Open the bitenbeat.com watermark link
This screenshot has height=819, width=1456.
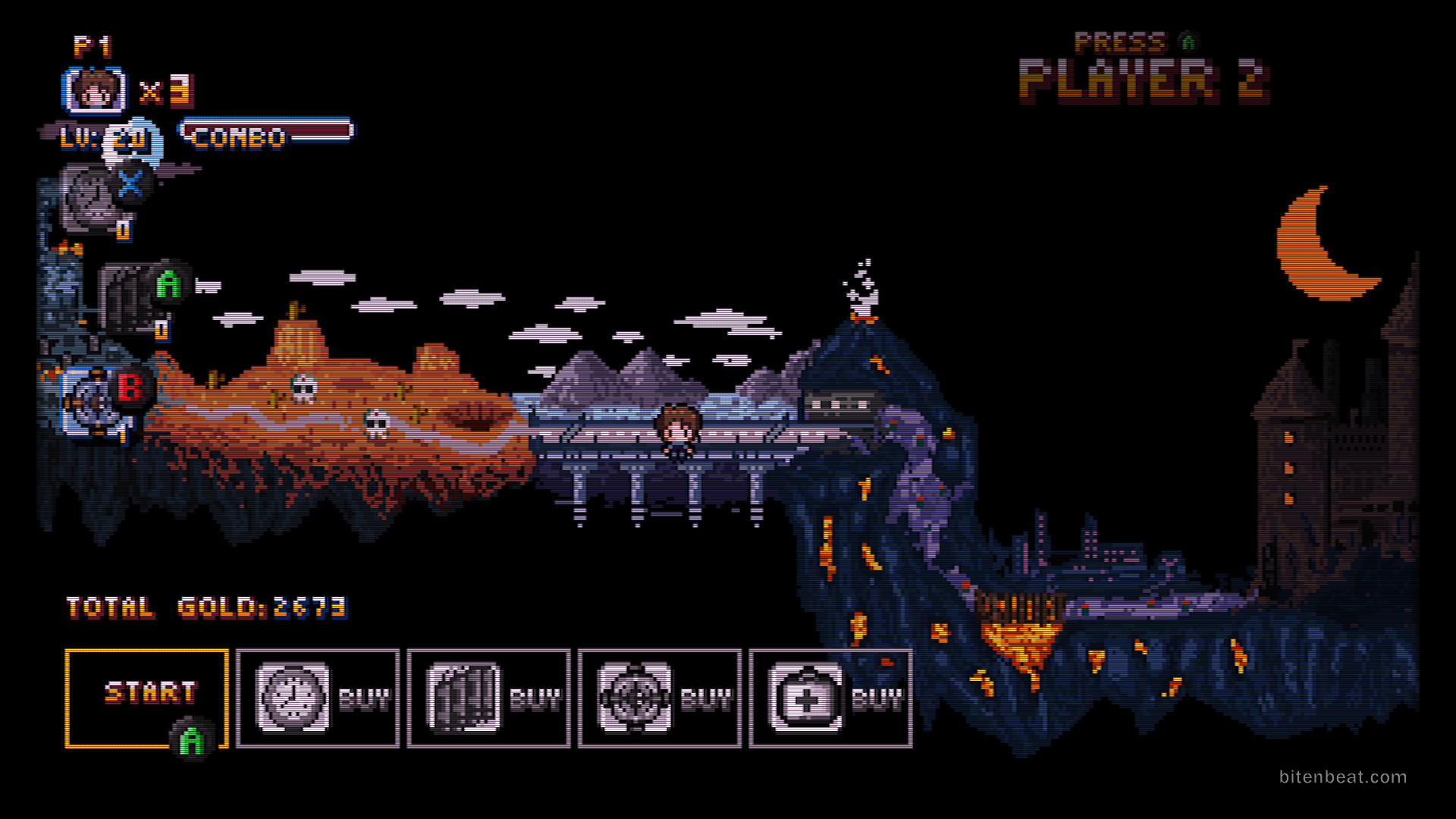pos(1342,777)
